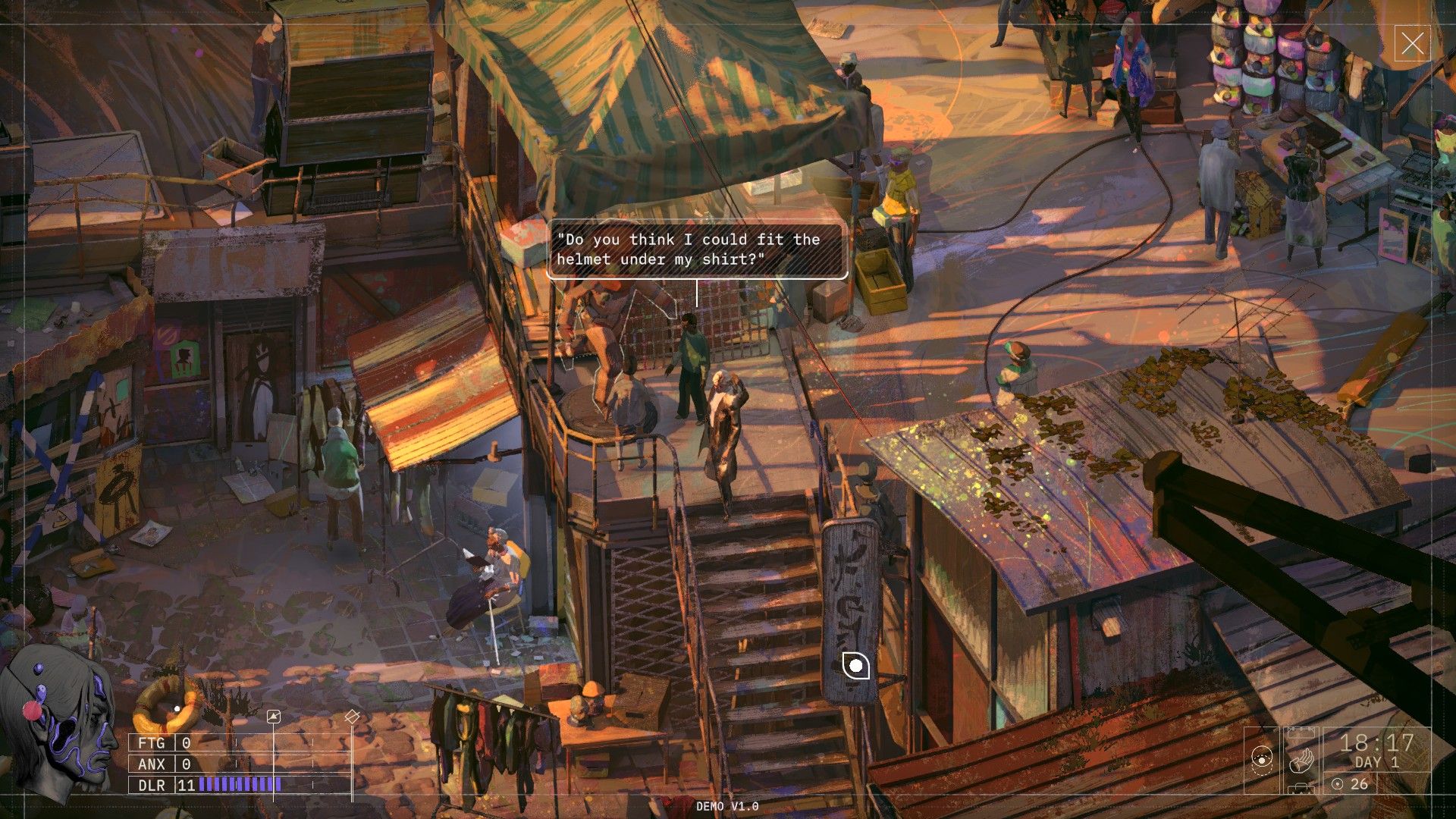Select the open hand interaction icon
The height and width of the screenshot is (819, 1456).
(x=1301, y=760)
